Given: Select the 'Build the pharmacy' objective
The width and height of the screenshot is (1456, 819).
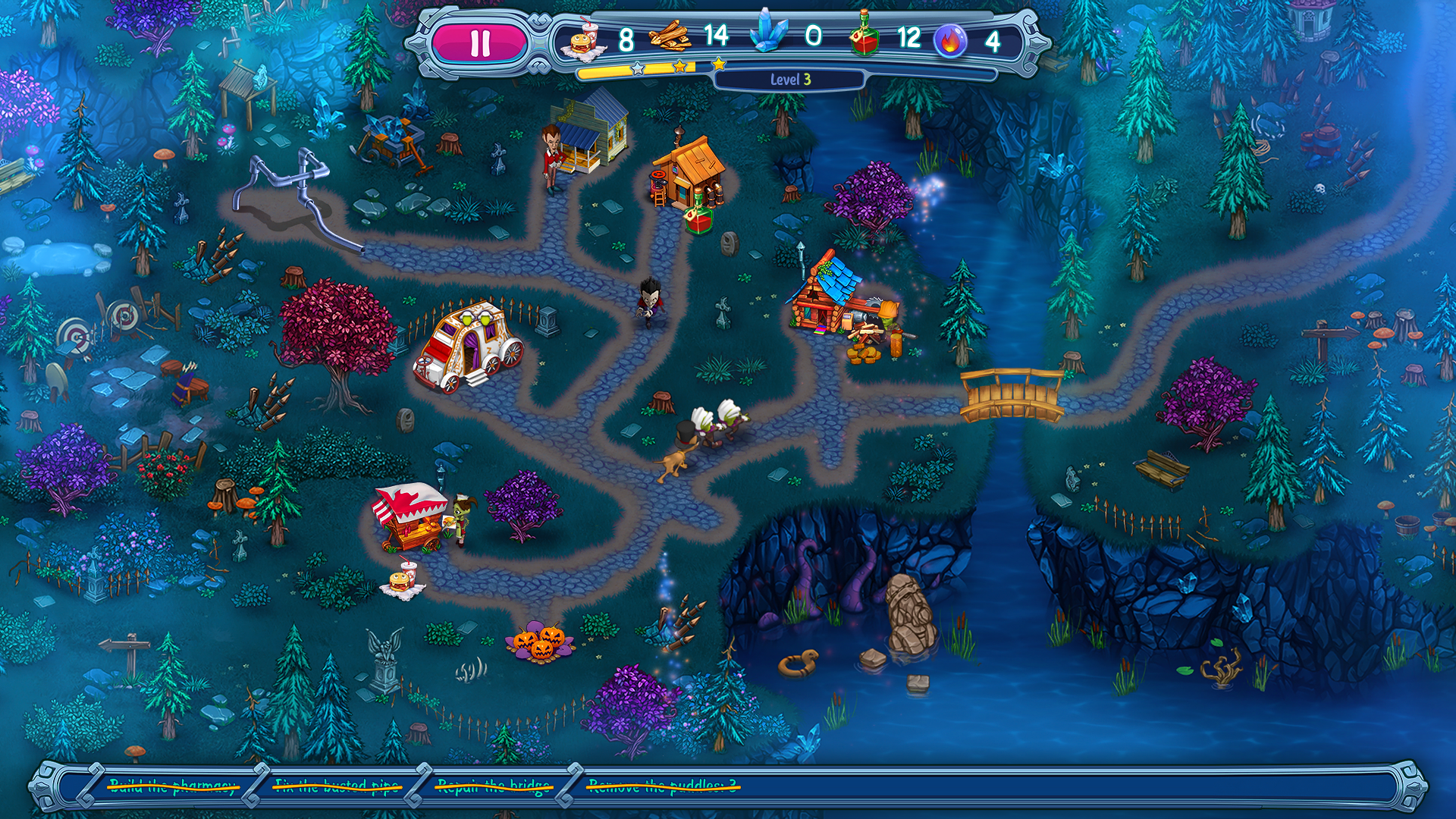Looking at the screenshot, I should [x=173, y=786].
